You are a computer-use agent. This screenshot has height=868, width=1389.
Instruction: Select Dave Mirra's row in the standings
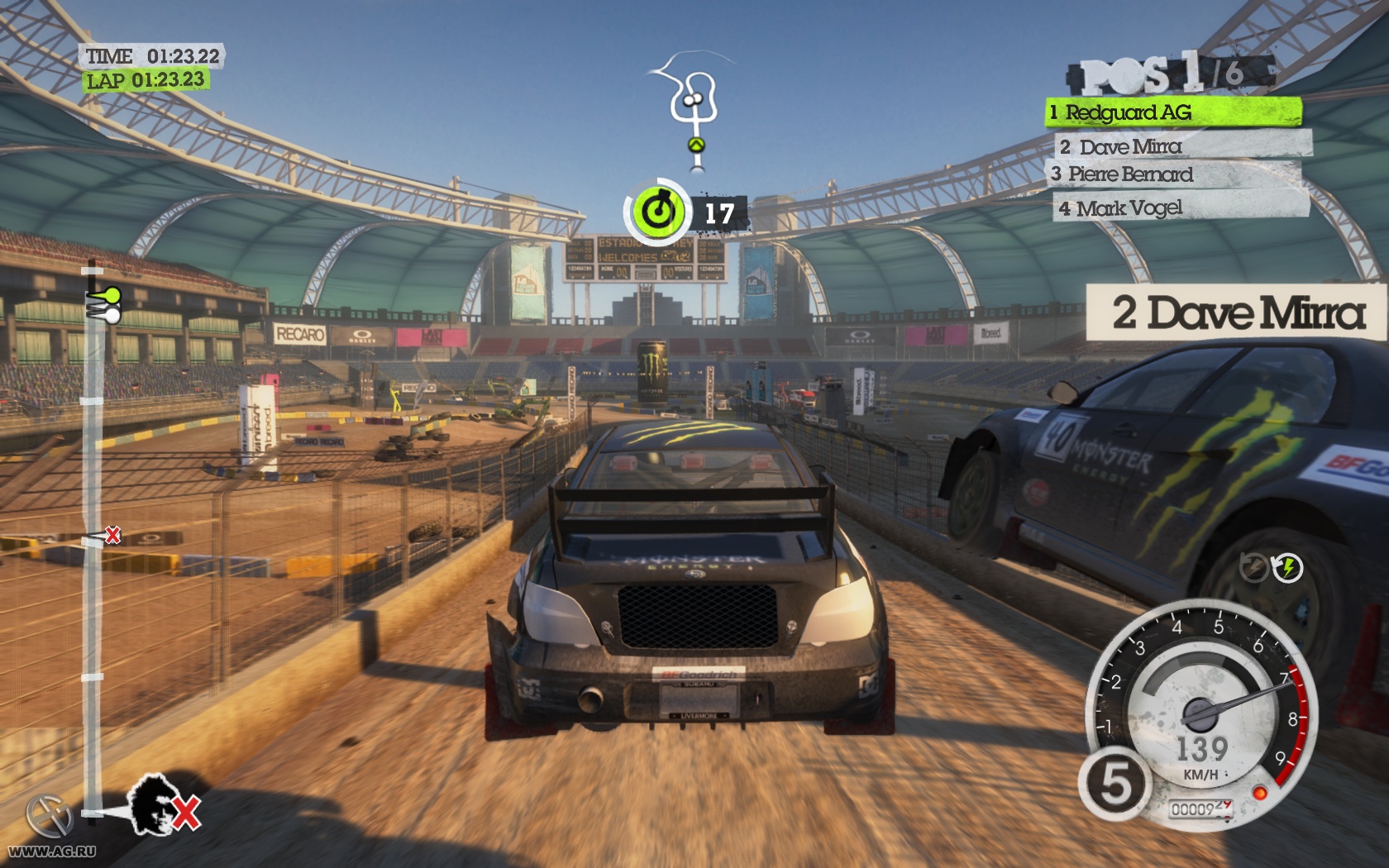pos(1182,147)
